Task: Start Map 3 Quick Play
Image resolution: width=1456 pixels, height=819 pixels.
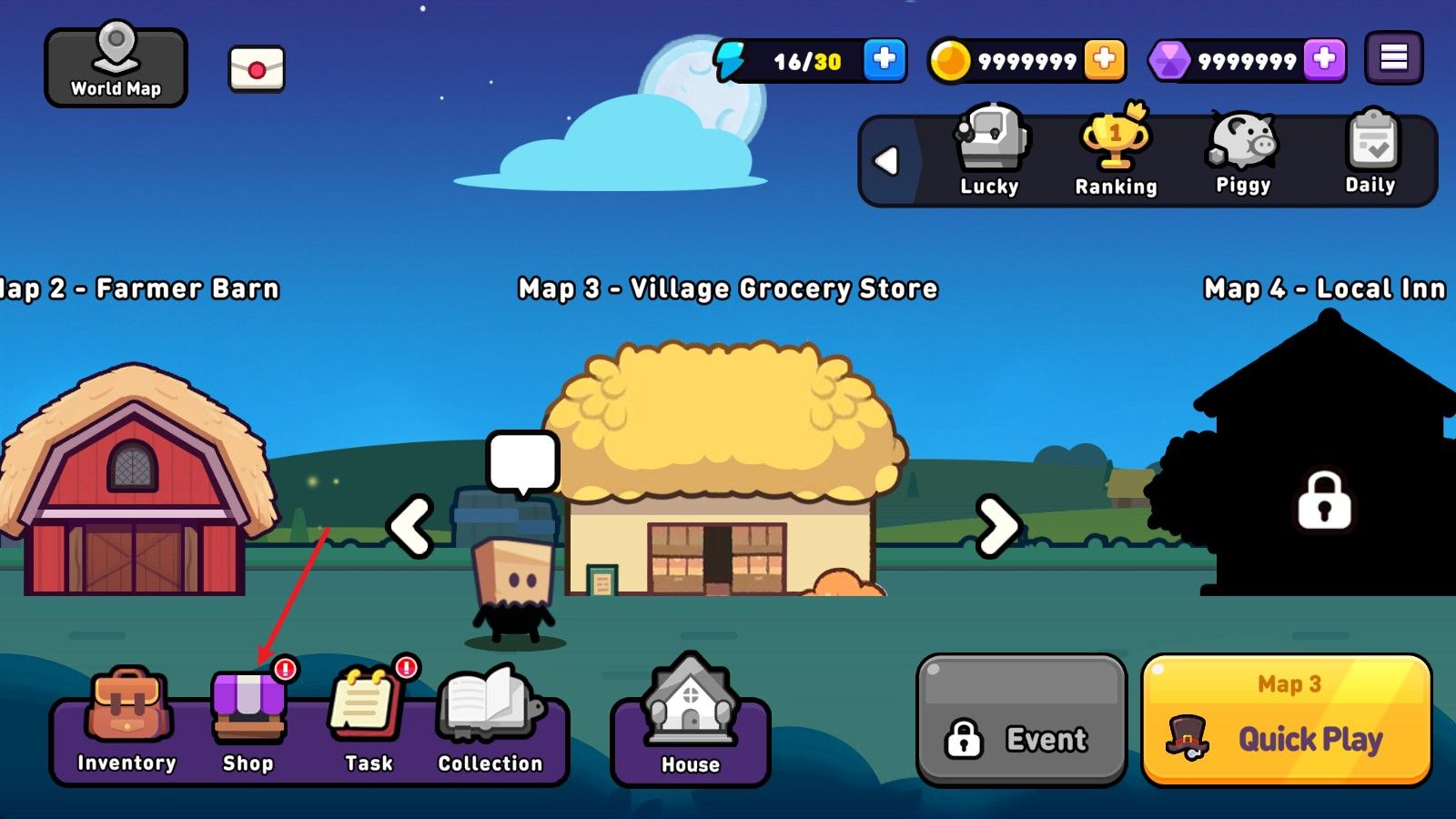Action: tap(1287, 720)
